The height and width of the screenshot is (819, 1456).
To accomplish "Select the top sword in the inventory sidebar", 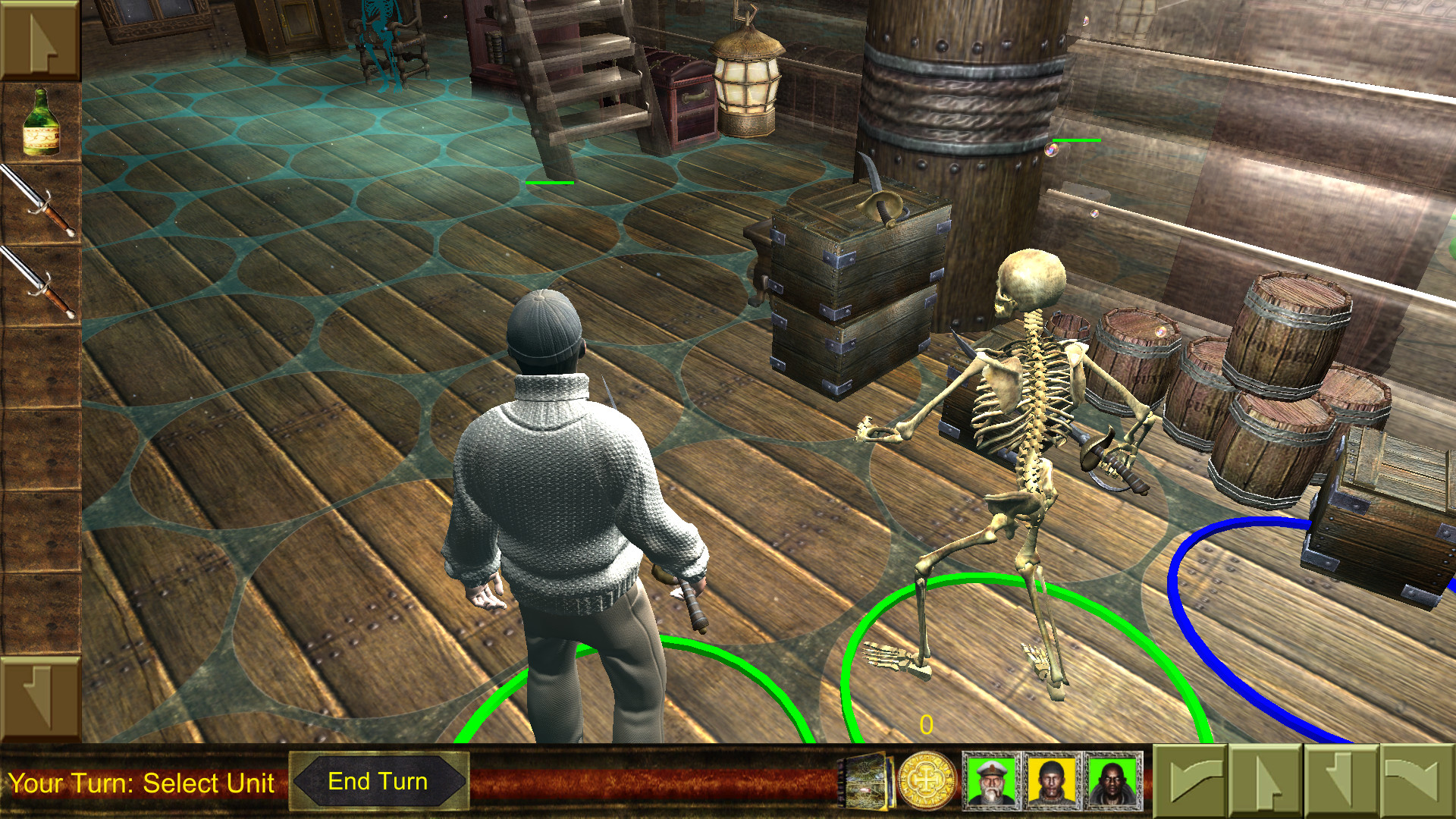I will (39, 203).
